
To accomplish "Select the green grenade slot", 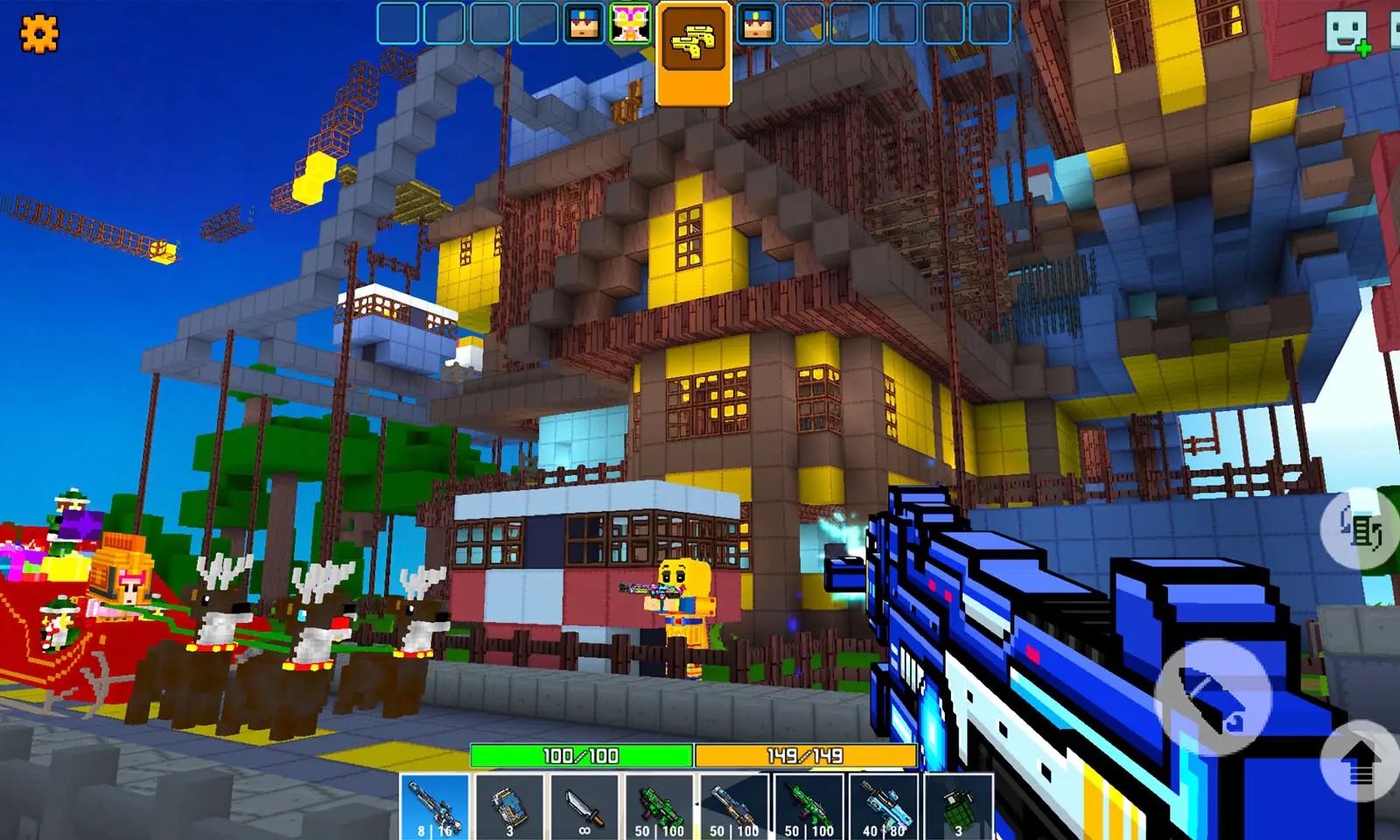I will pos(958,807).
